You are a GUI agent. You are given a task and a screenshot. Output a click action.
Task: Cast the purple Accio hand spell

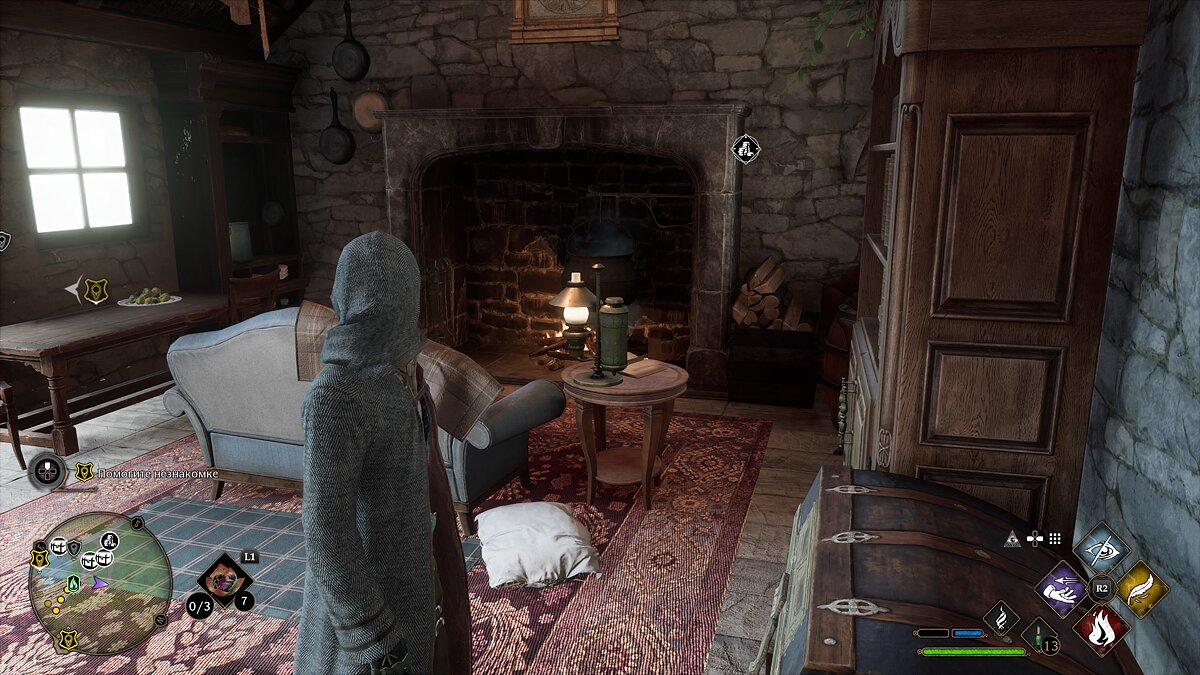coord(1061,588)
